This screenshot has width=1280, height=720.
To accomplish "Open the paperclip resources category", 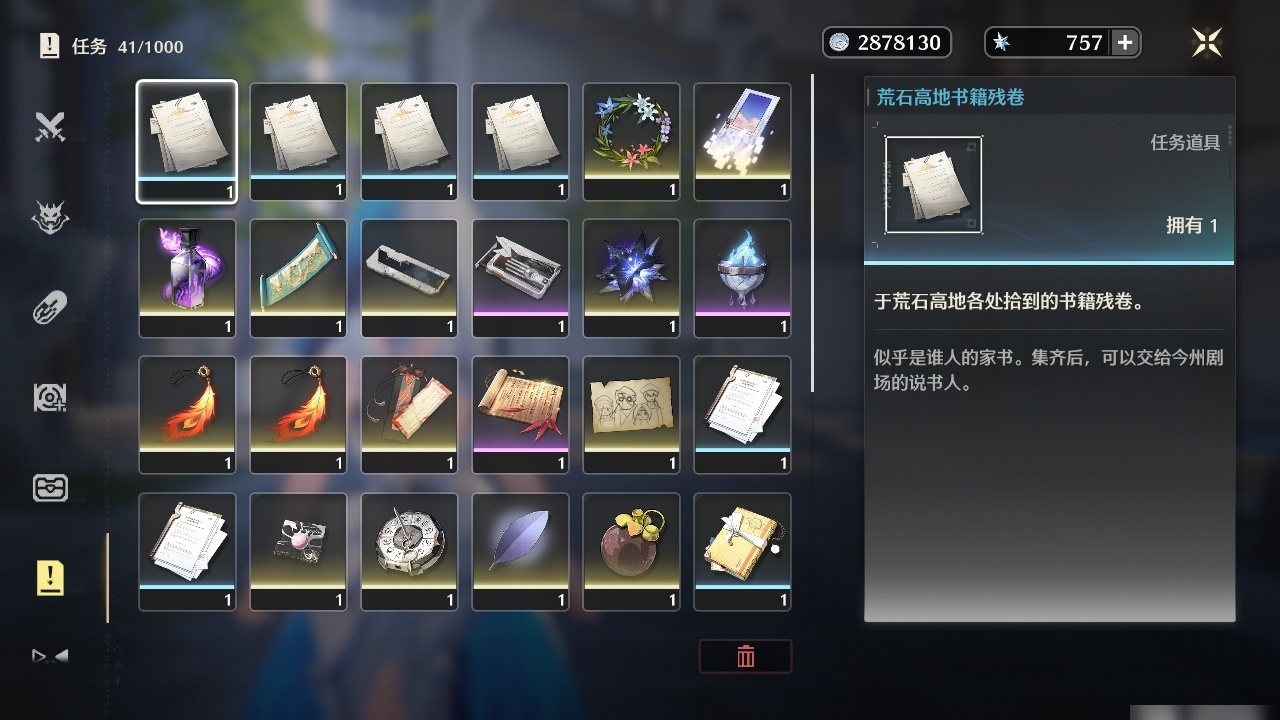I will (50, 307).
